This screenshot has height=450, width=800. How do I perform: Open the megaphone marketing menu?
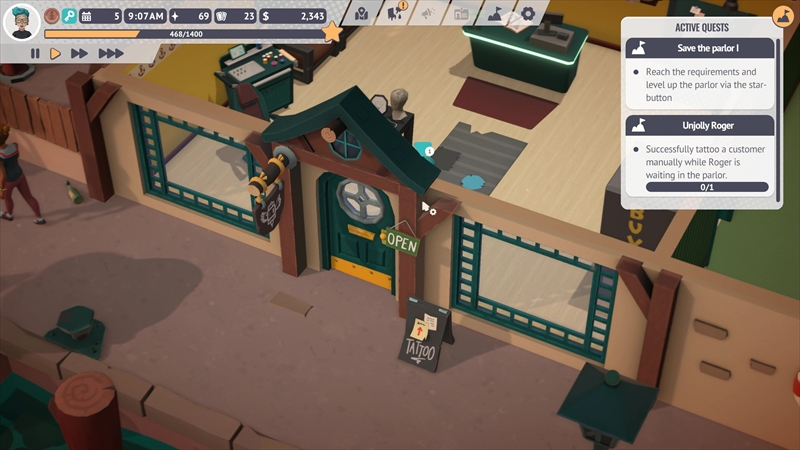click(x=428, y=14)
